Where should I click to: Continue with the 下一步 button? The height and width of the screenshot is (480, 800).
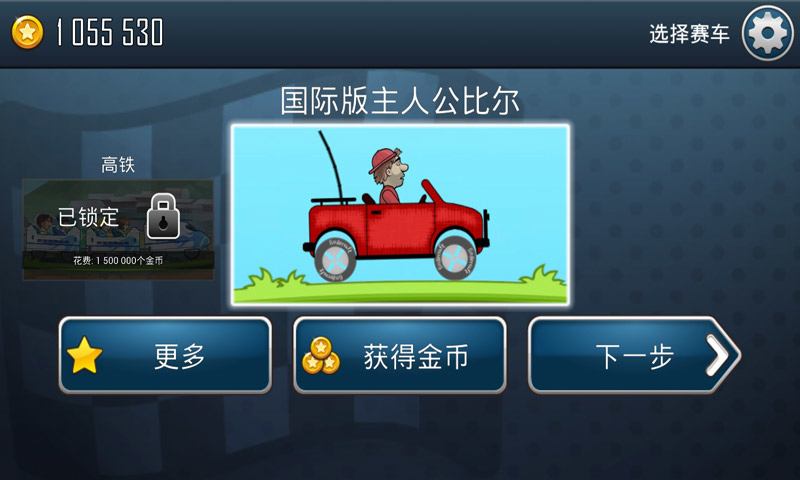(632, 356)
